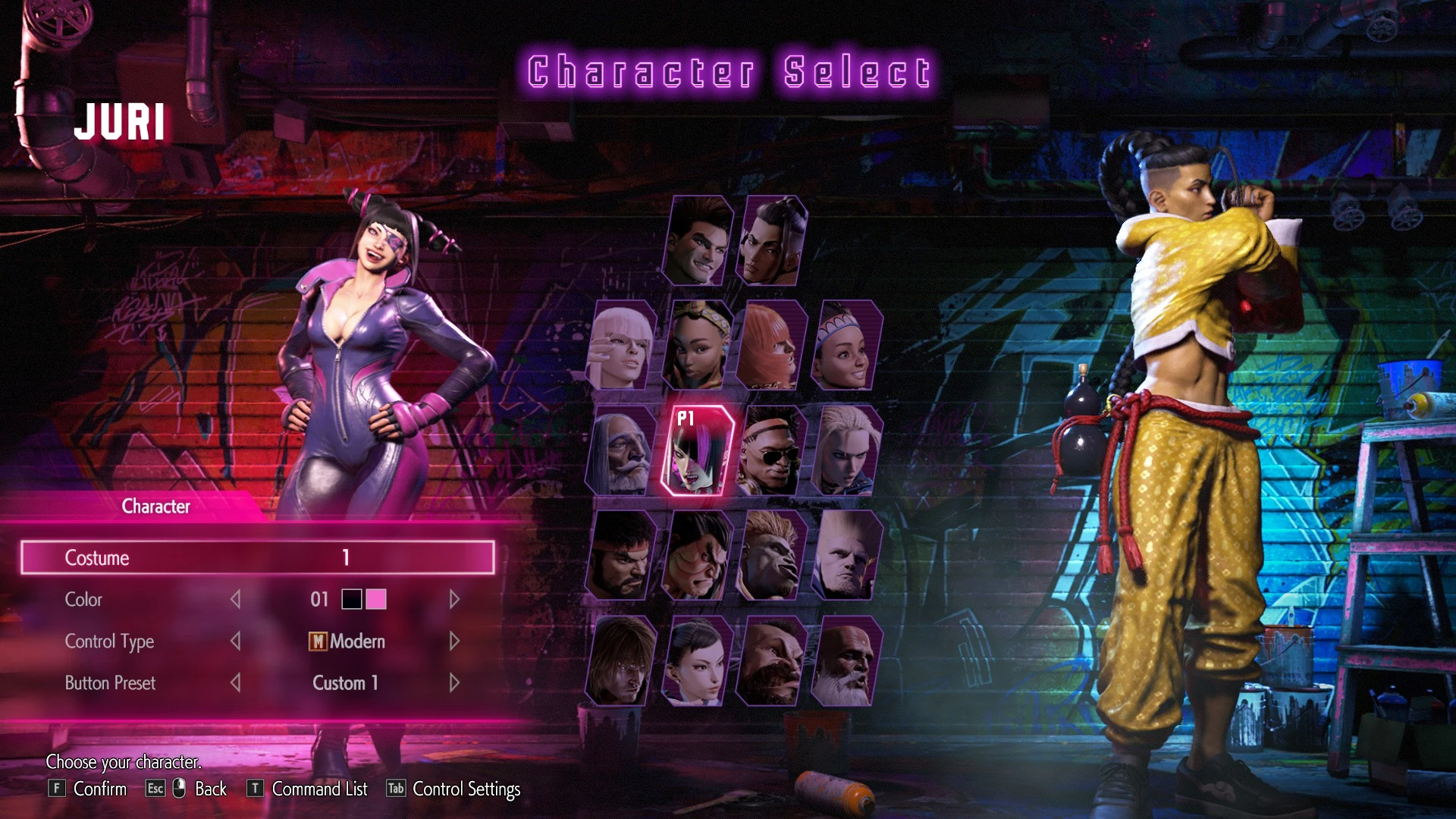Pick JP, the grey-bearded old man
The height and width of the screenshot is (819, 1456).
pyautogui.click(x=622, y=450)
